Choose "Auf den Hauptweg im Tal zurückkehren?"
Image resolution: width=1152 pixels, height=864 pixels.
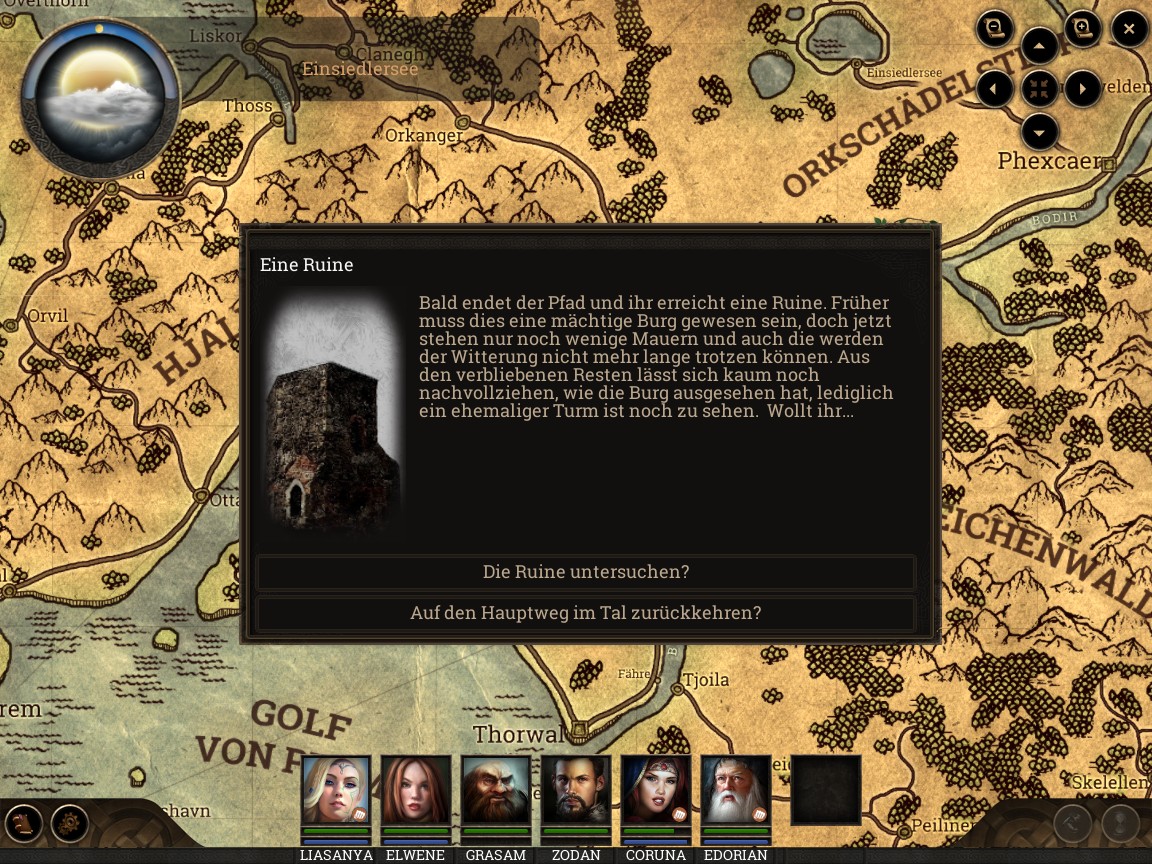point(586,613)
